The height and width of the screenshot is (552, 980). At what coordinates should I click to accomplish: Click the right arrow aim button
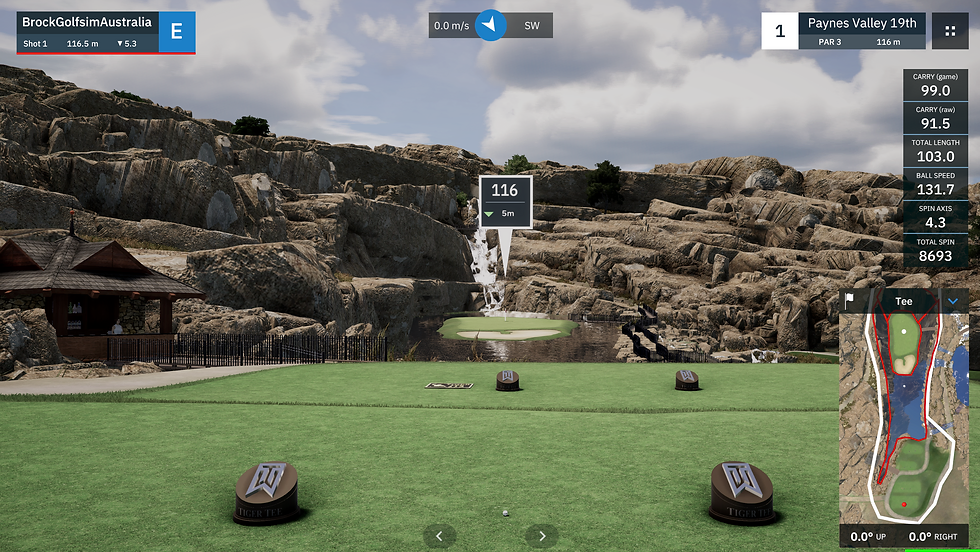[x=541, y=536]
